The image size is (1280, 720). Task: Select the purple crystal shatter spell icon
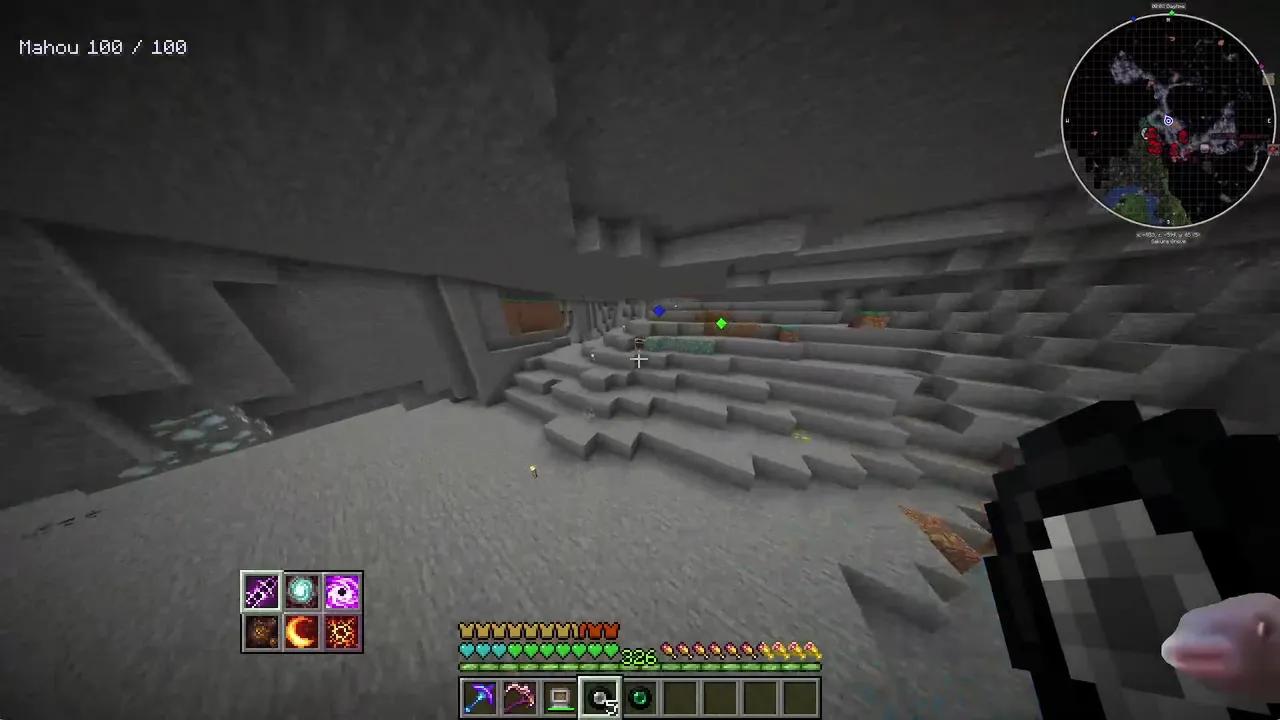point(260,590)
